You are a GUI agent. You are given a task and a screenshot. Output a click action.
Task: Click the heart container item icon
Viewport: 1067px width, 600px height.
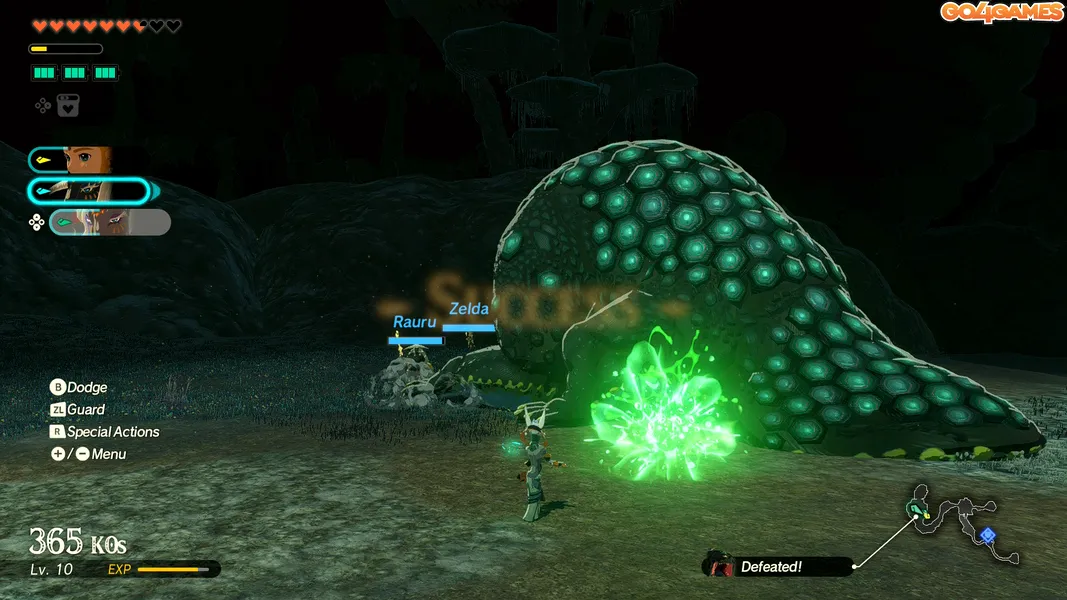[68, 105]
